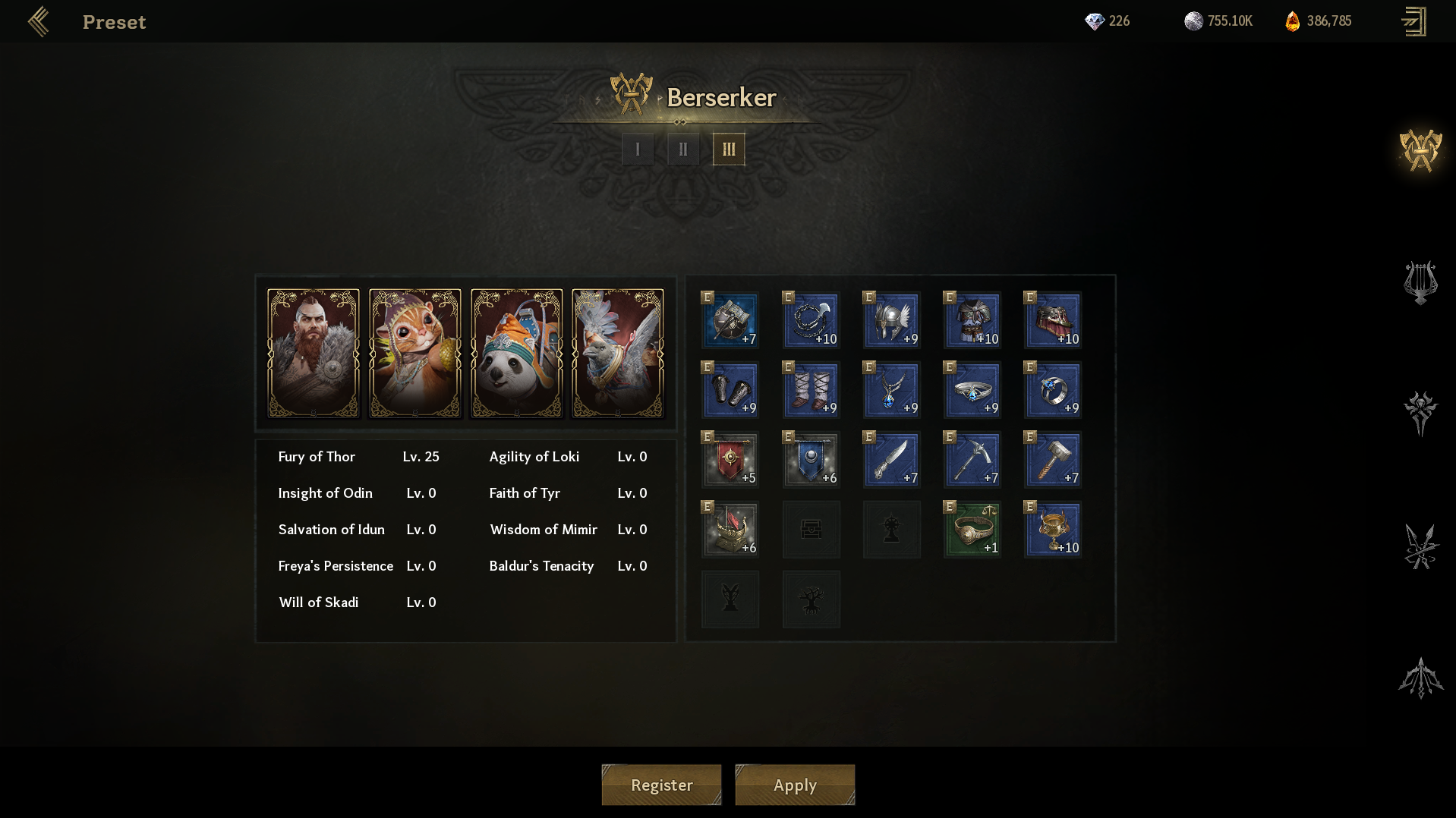Switch to preset slot II
The image size is (1456, 818).
point(683,149)
